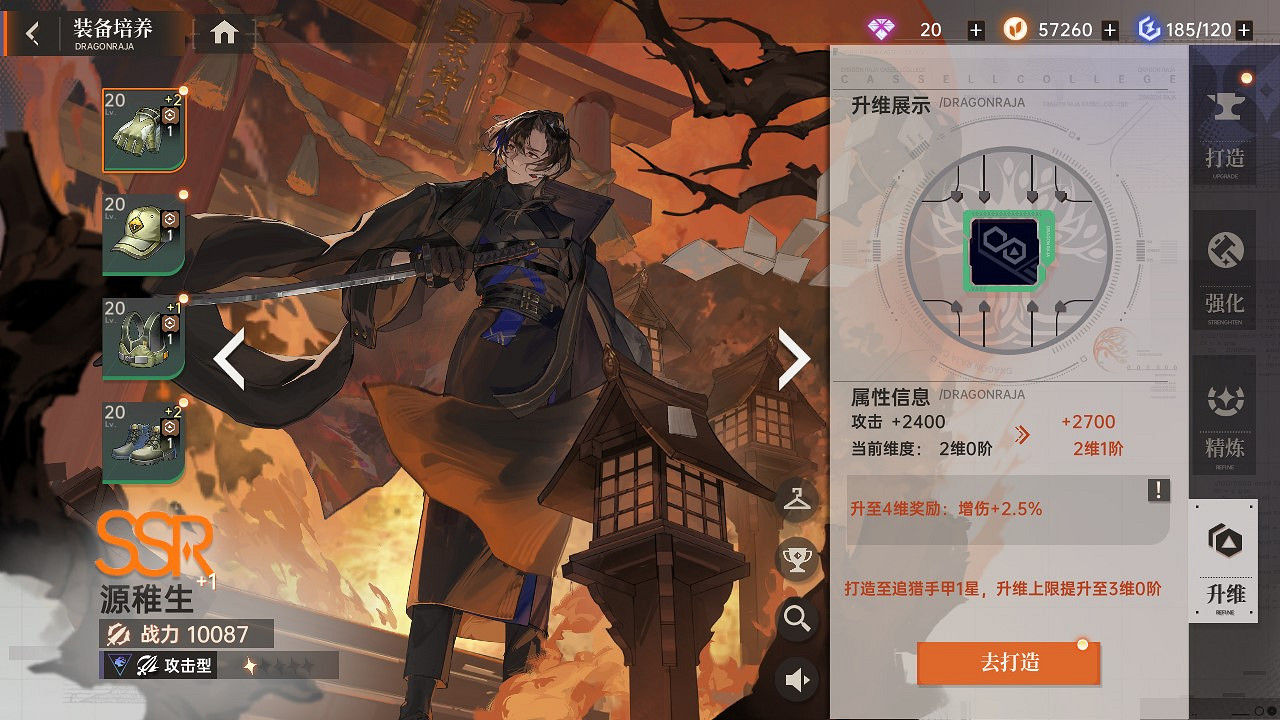This screenshot has height=720, width=1280.
Task: Click the left arrow for previous equipment
Action: coord(230,357)
